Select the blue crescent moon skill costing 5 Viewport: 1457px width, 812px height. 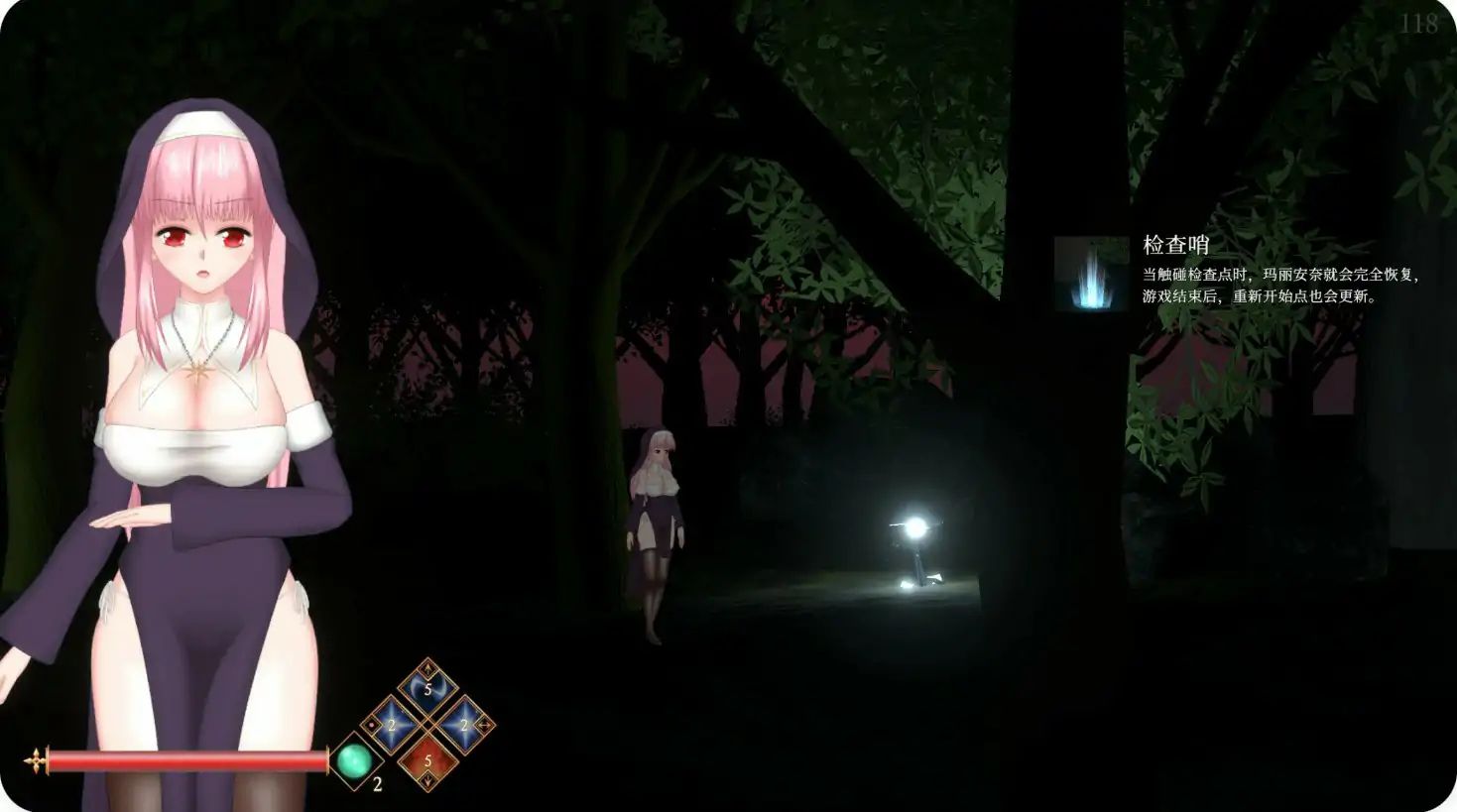[x=427, y=689]
